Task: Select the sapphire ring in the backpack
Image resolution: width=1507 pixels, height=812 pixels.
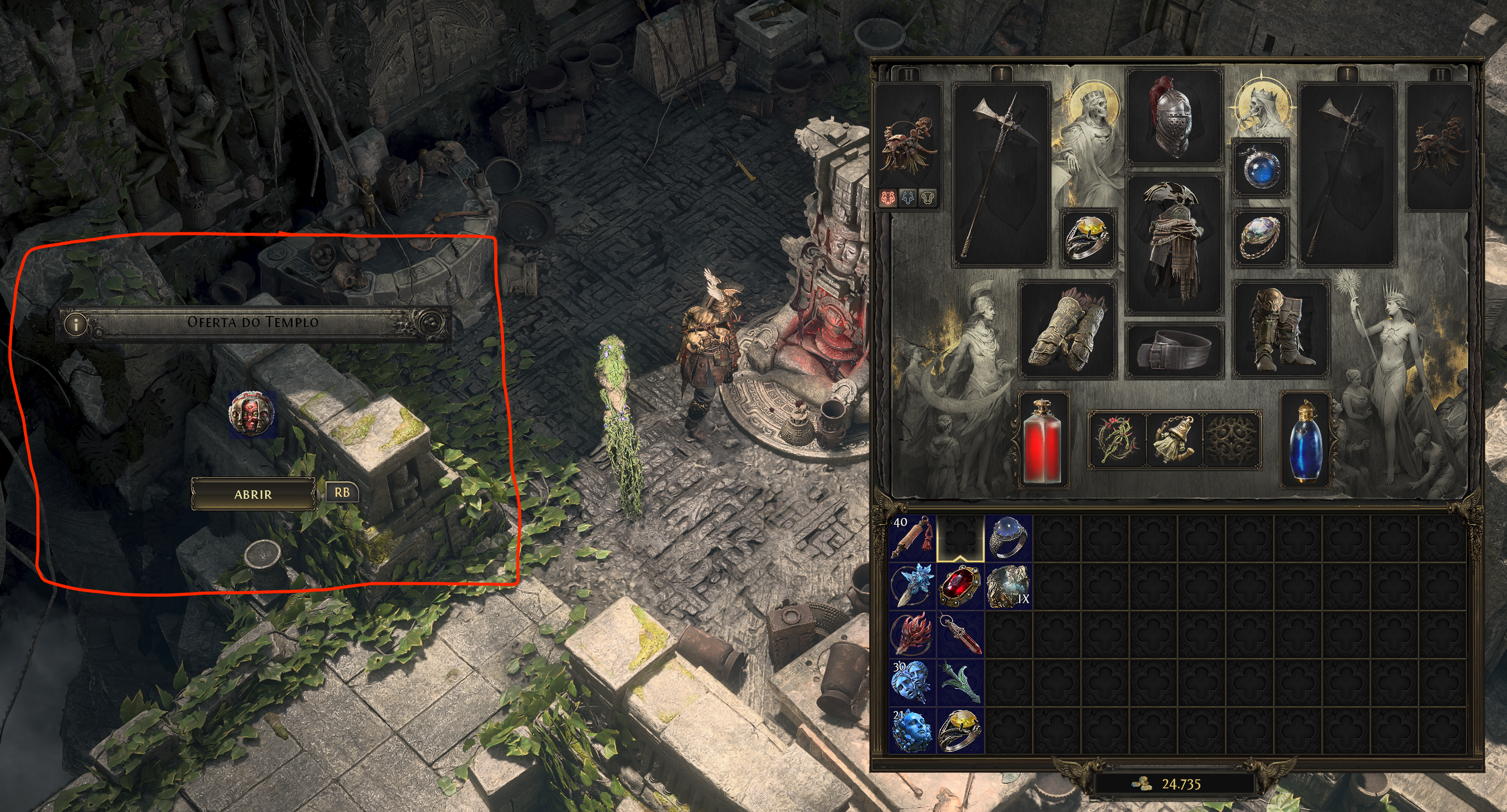Action: tap(1008, 538)
